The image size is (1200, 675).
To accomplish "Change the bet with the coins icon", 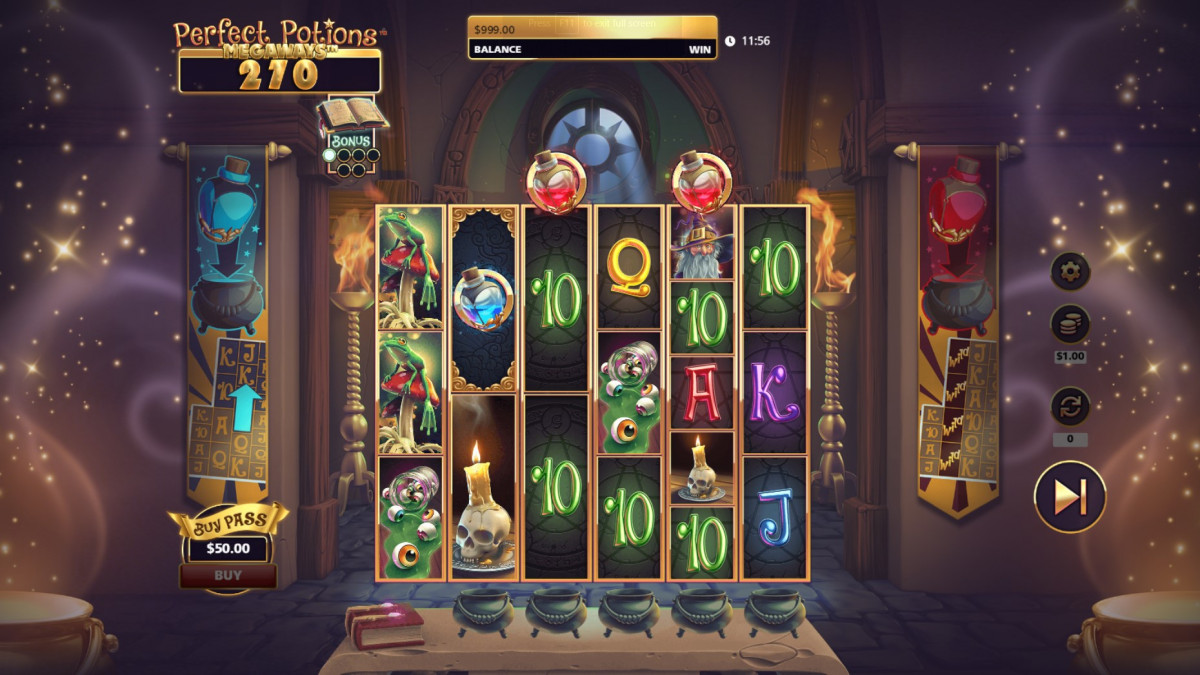I will (x=1069, y=325).
